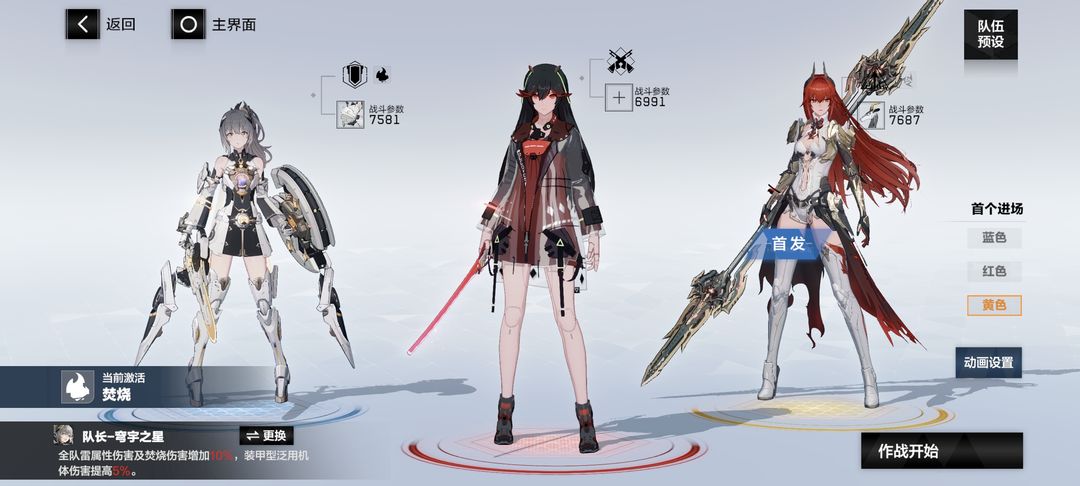Go back with the 返回 button
Image resolution: width=1080 pixels, height=486 pixels.
100,24
